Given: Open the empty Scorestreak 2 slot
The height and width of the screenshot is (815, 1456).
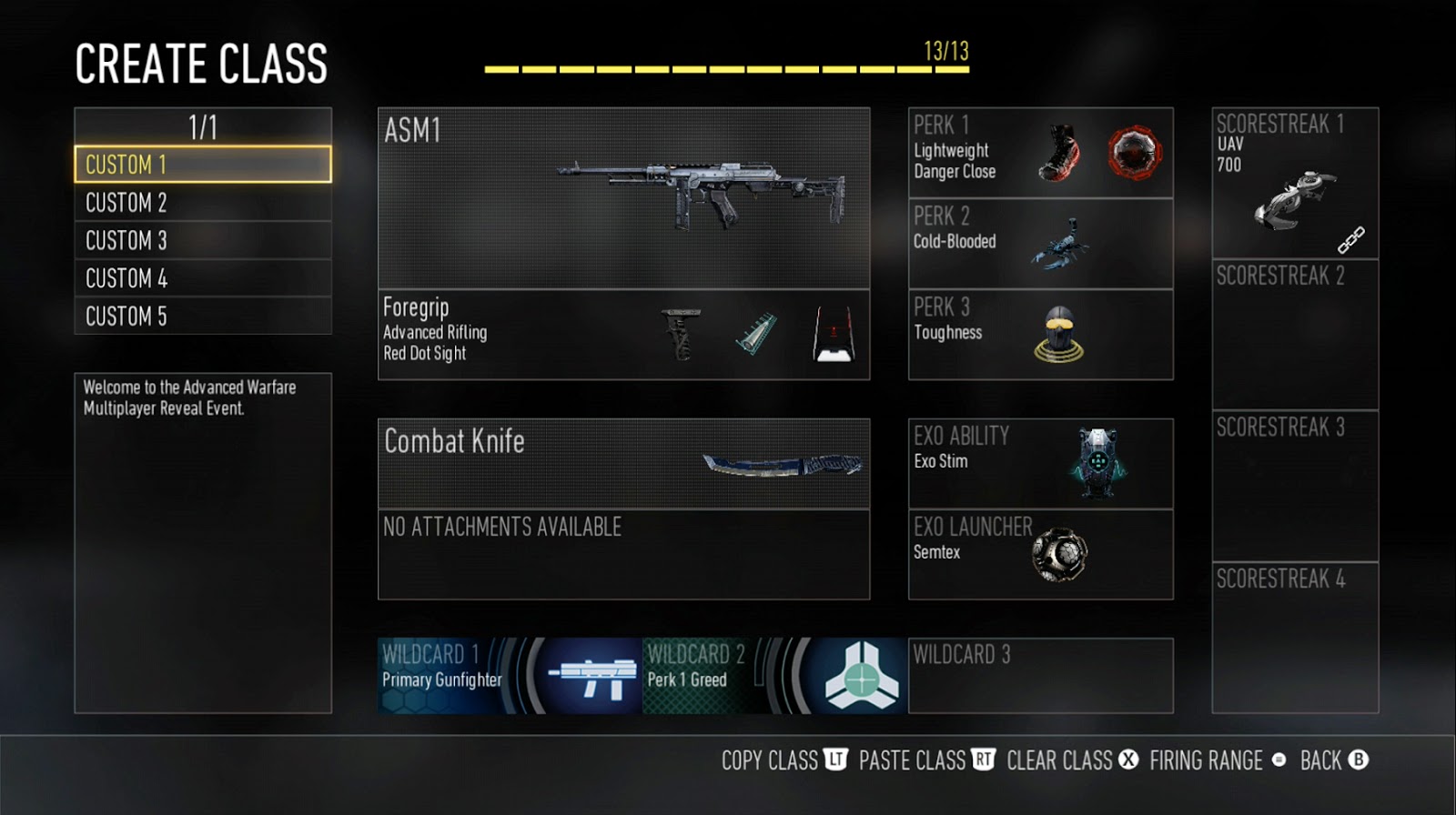Looking at the screenshot, I should pos(1294,334).
